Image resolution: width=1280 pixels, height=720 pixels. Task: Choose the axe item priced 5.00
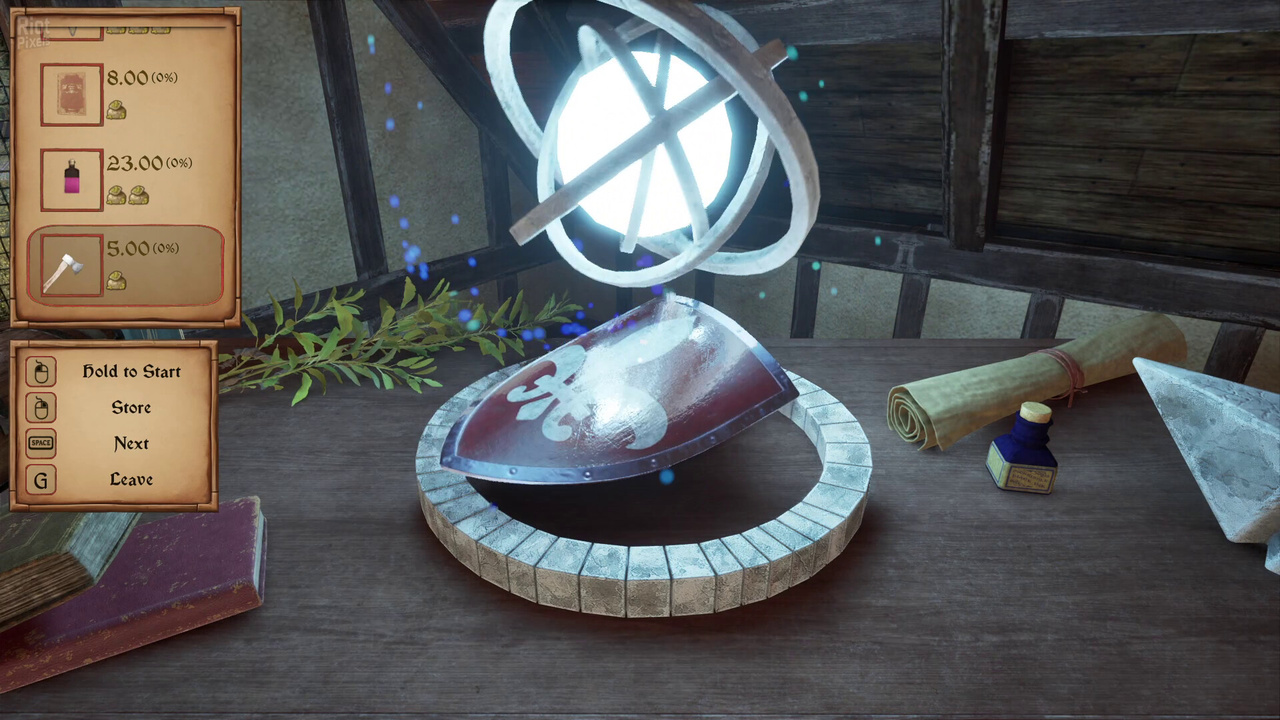[71, 266]
